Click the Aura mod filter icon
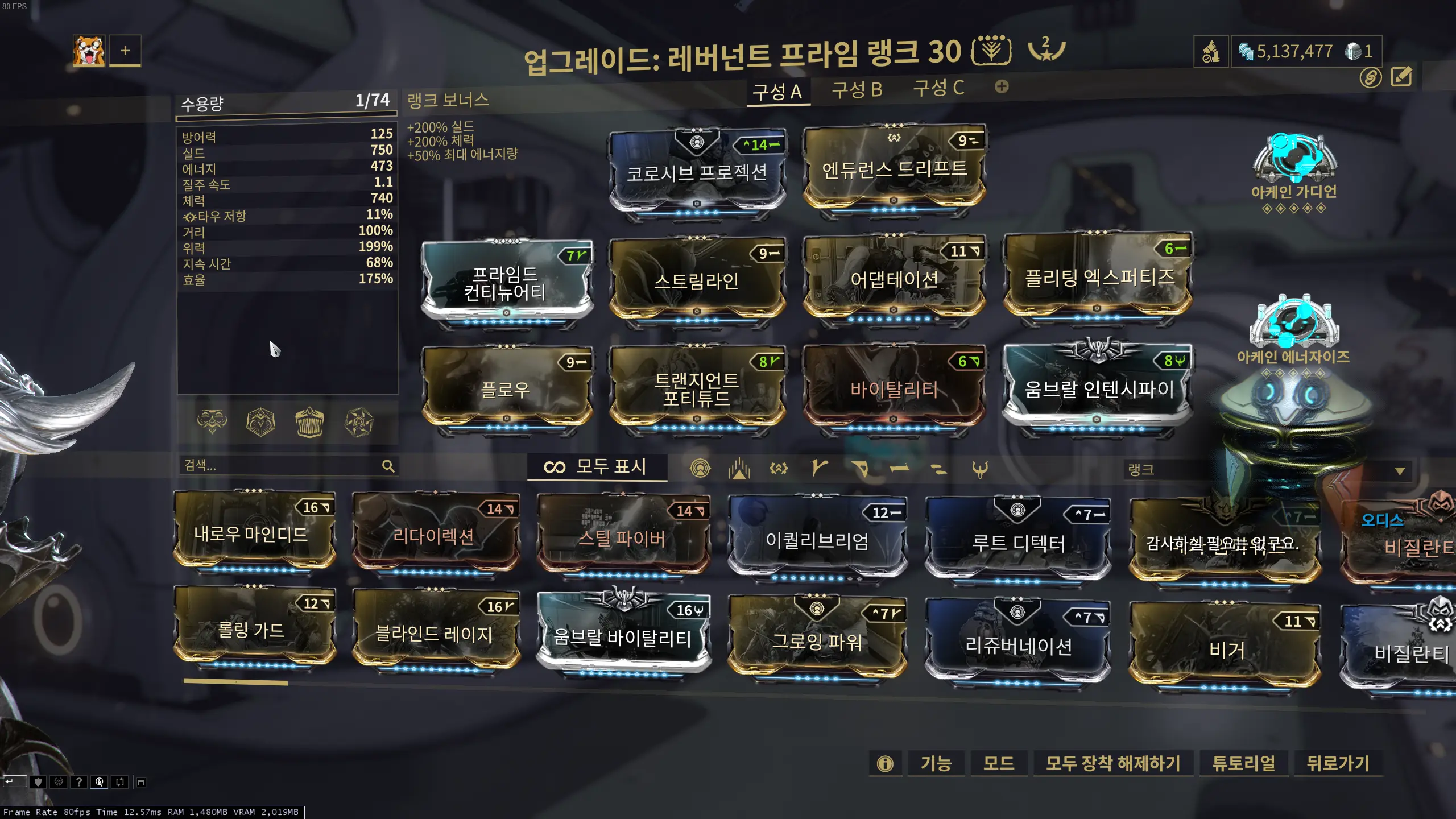Viewport: 1456px width, 819px height. (700, 468)
